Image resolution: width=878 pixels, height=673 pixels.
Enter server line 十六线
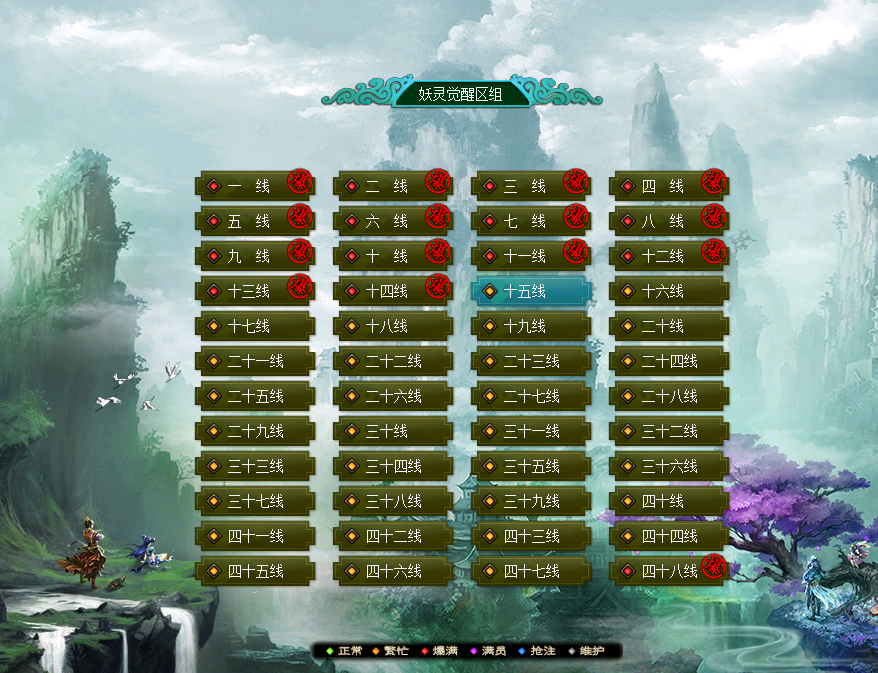coord(668,291)
